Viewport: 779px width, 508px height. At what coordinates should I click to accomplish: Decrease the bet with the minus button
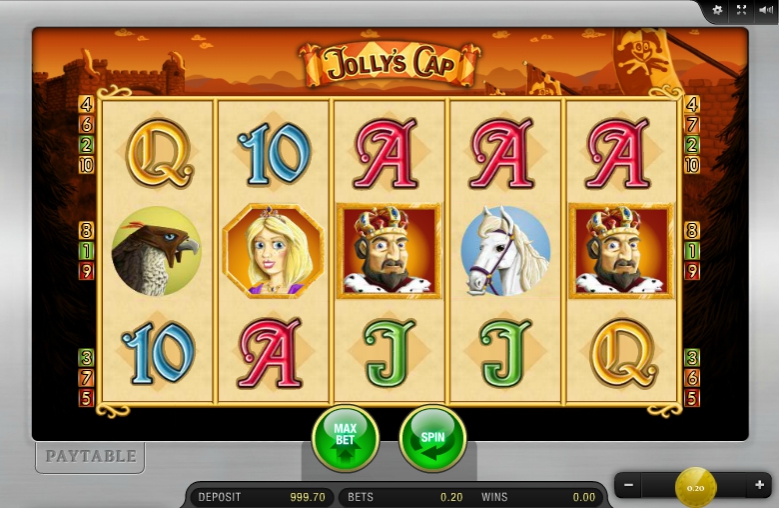coord(629,486)
